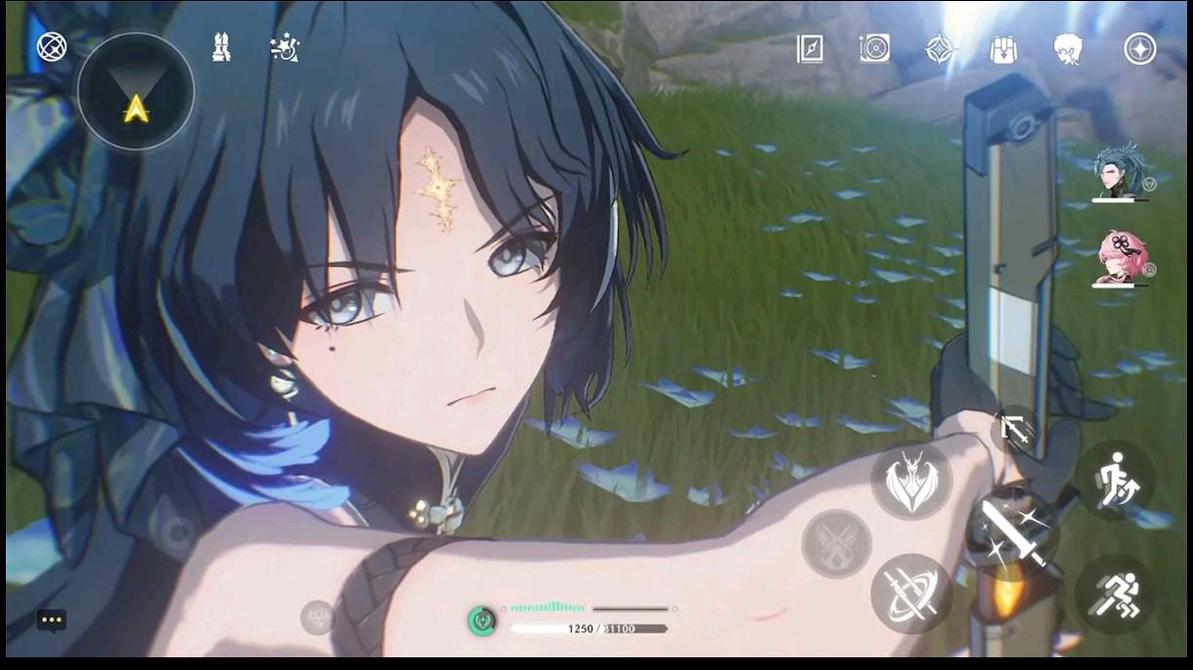Image resolution: width=1193 pixels, height=670 pixels.
Task: Tap the globe icon beside the minimap
Action: point(52,47)
